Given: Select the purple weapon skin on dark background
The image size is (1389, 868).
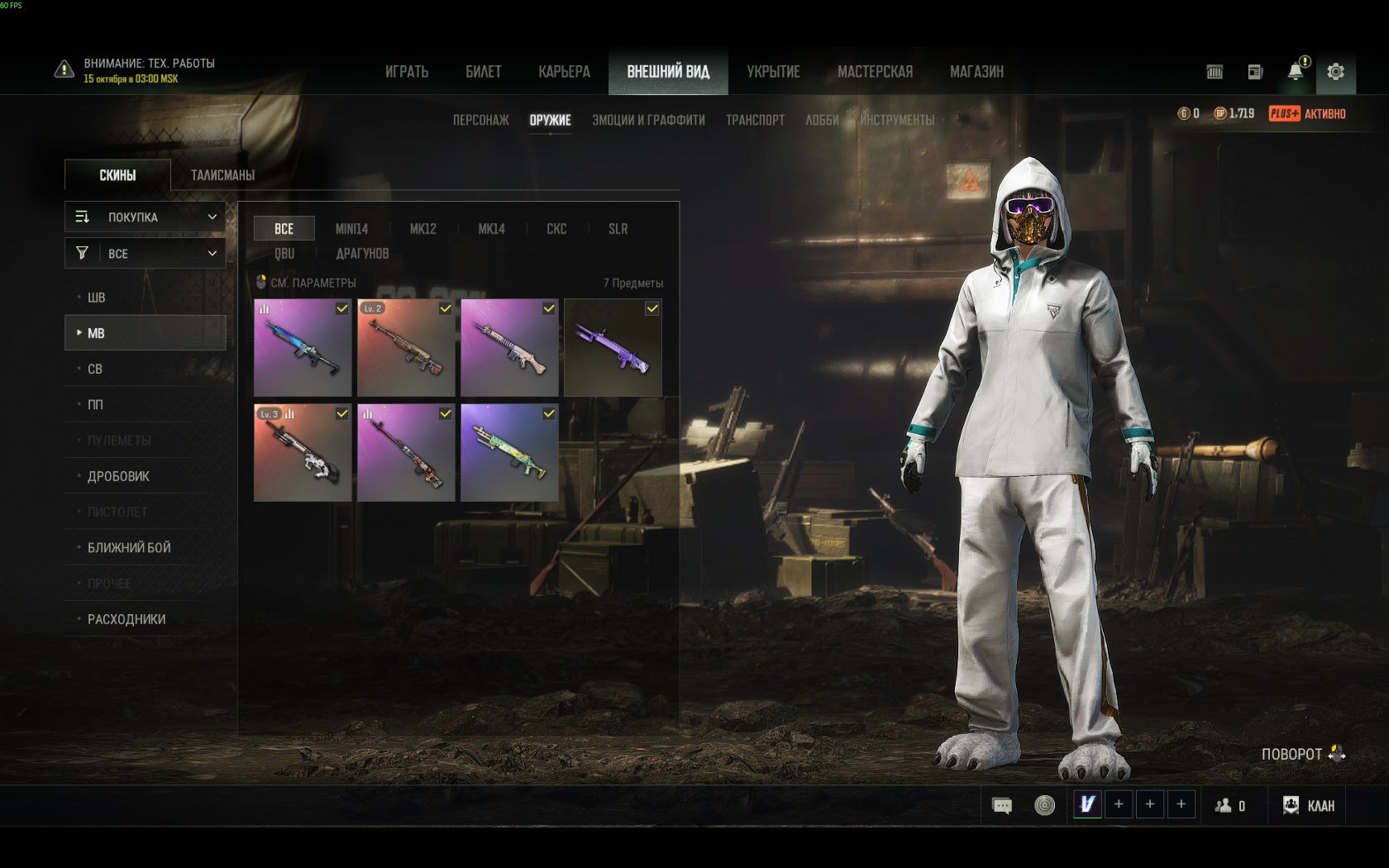Looking at the screenshot, I should click(613, 348).
